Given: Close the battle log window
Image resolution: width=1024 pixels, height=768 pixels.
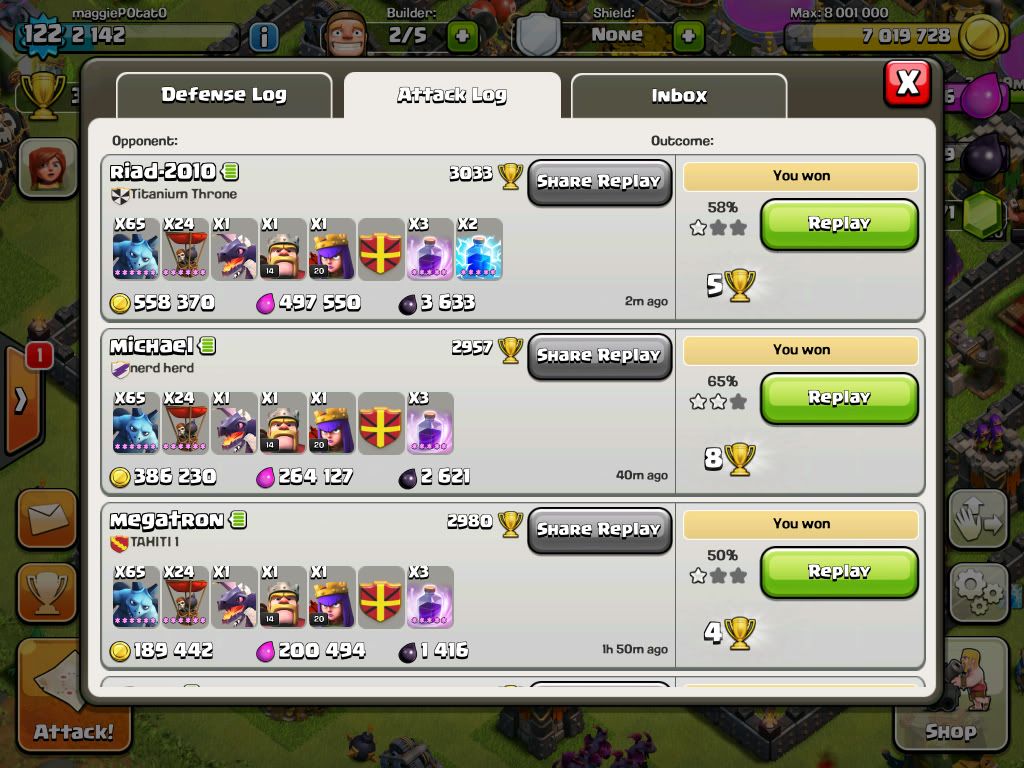Looking at the screenshot, I should 907,83.
